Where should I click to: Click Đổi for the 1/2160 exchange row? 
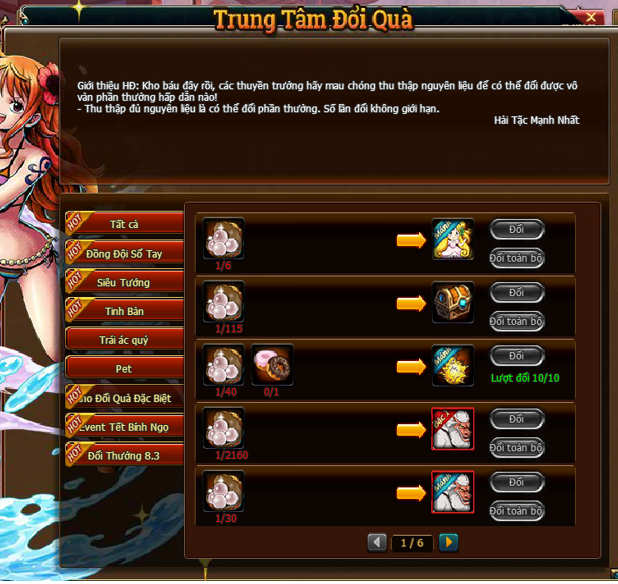click(516, 419)
